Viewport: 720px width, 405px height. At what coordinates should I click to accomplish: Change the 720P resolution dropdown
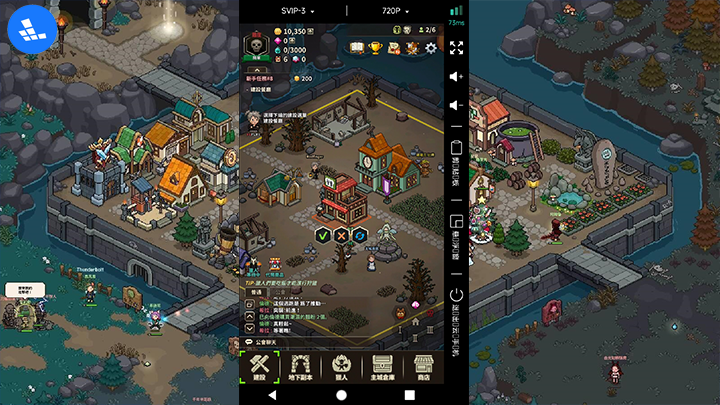[x=394, y=10]
